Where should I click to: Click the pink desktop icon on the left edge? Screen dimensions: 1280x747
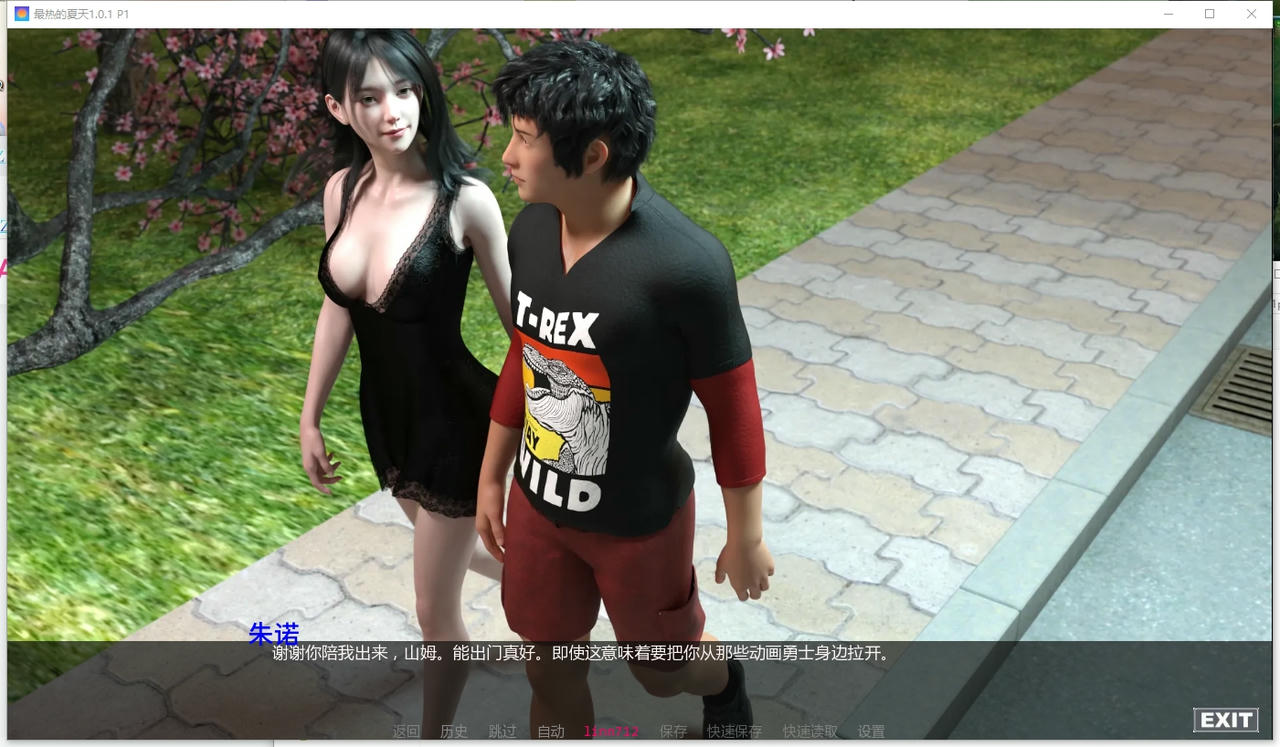coord(3,268)
